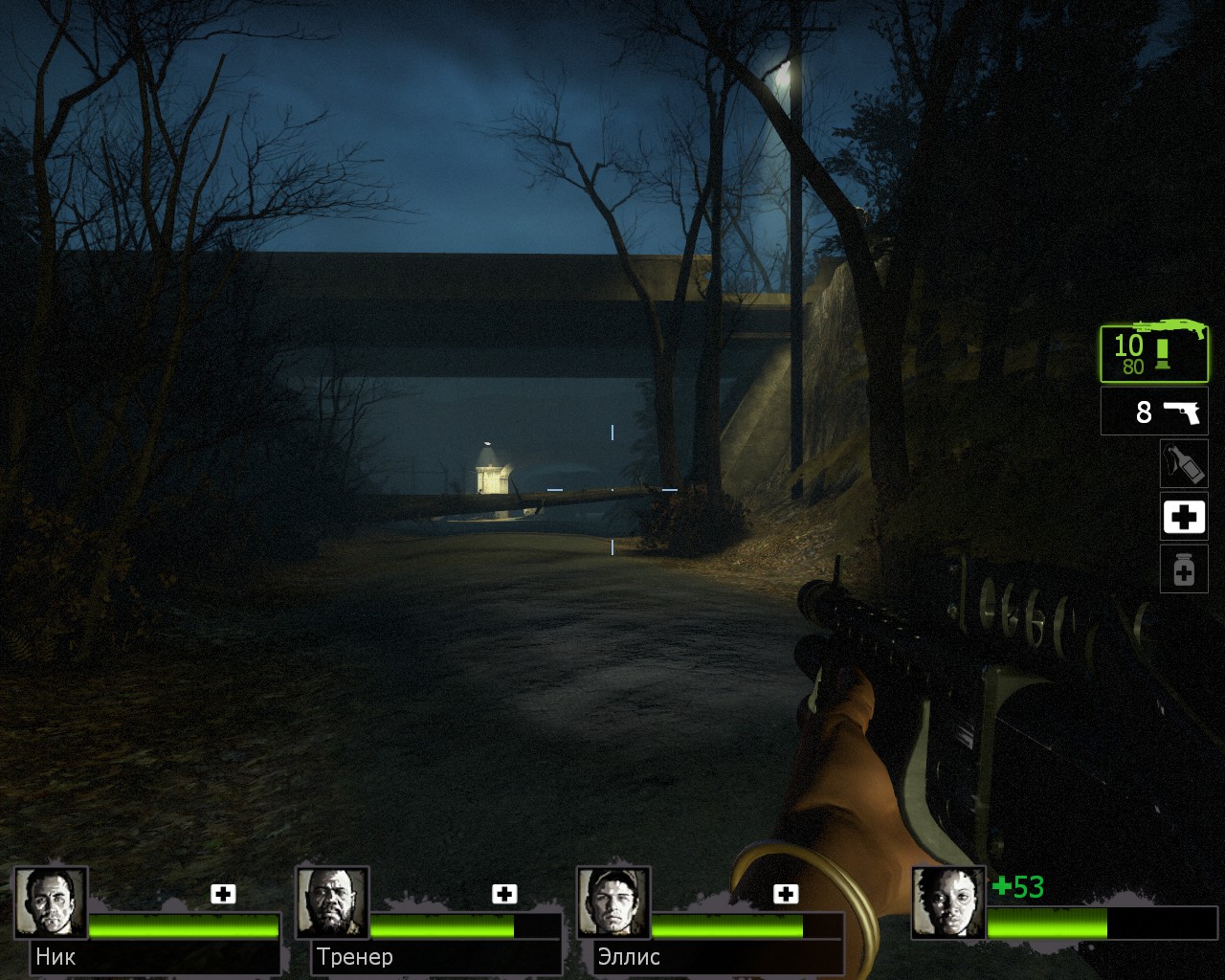Pick the pain pills slot
This screenshot has height=980, width=1225.
[x=1184, y=569]
